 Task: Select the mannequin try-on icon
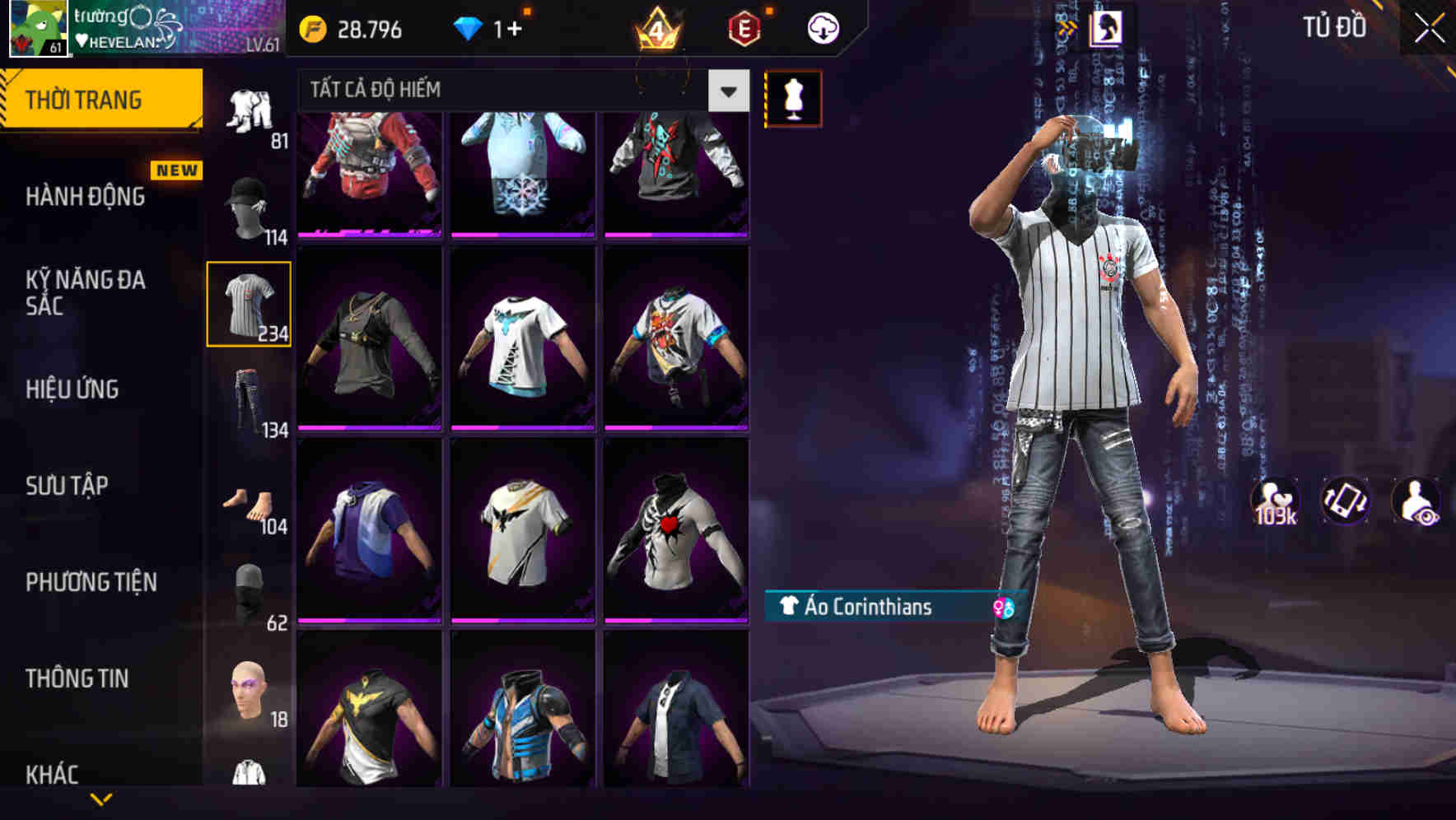[793, 97]
